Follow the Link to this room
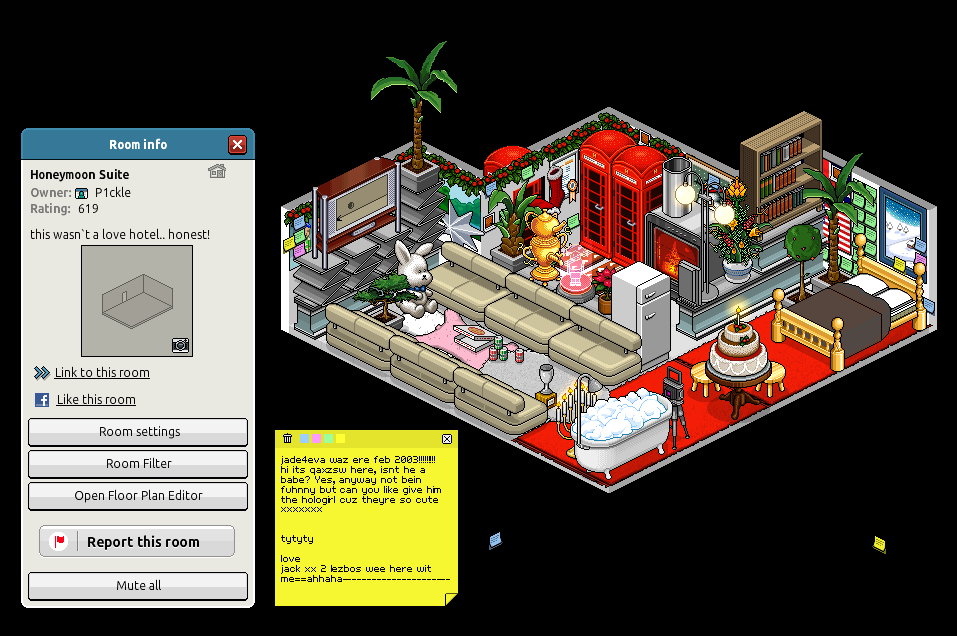This screenshot has width=957, height=636. 102,373
